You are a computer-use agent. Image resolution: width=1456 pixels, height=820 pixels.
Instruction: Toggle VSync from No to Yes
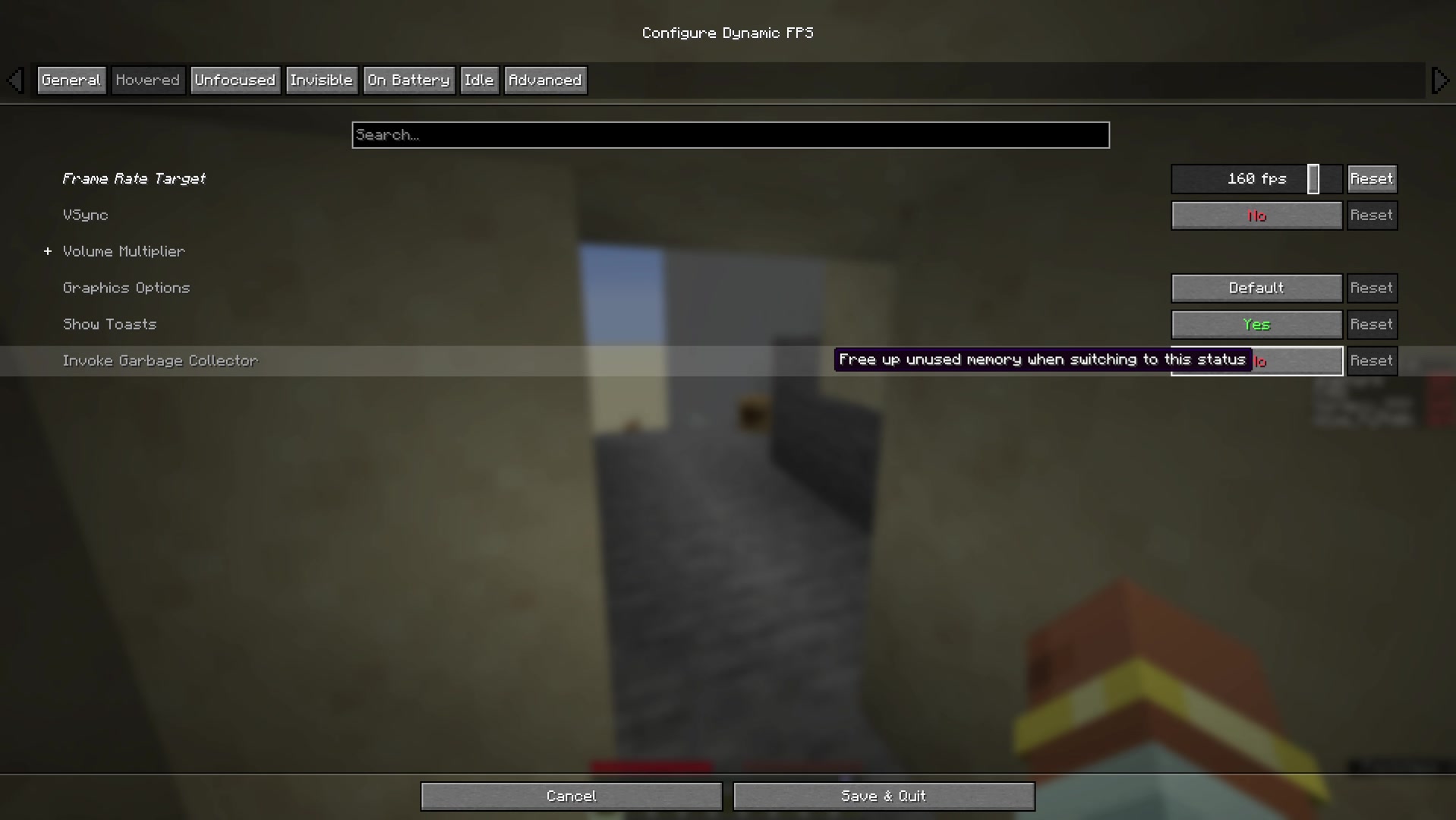coord(1256,215)
